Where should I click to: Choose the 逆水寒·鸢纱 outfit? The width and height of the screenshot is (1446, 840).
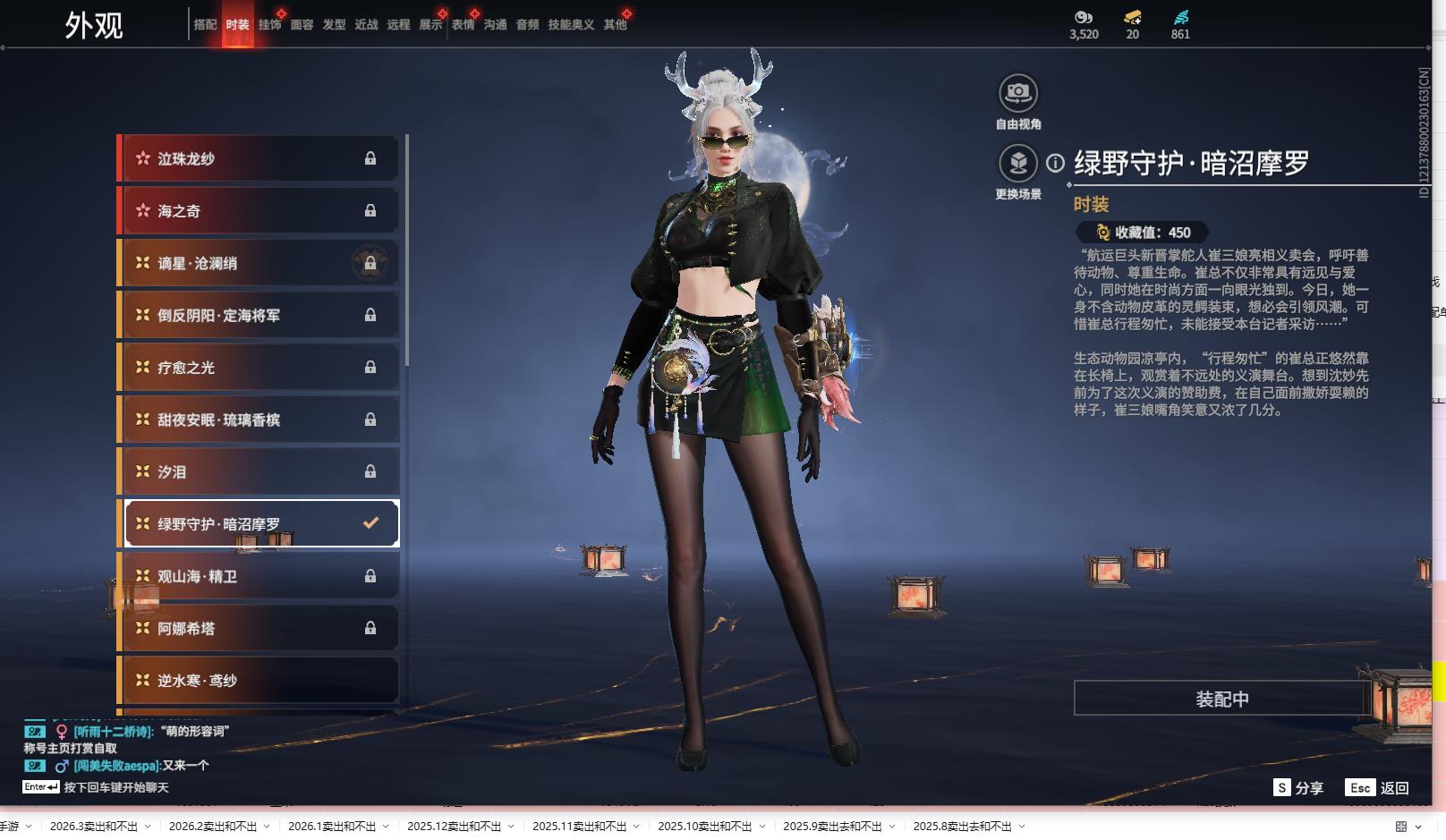(259, 681)
